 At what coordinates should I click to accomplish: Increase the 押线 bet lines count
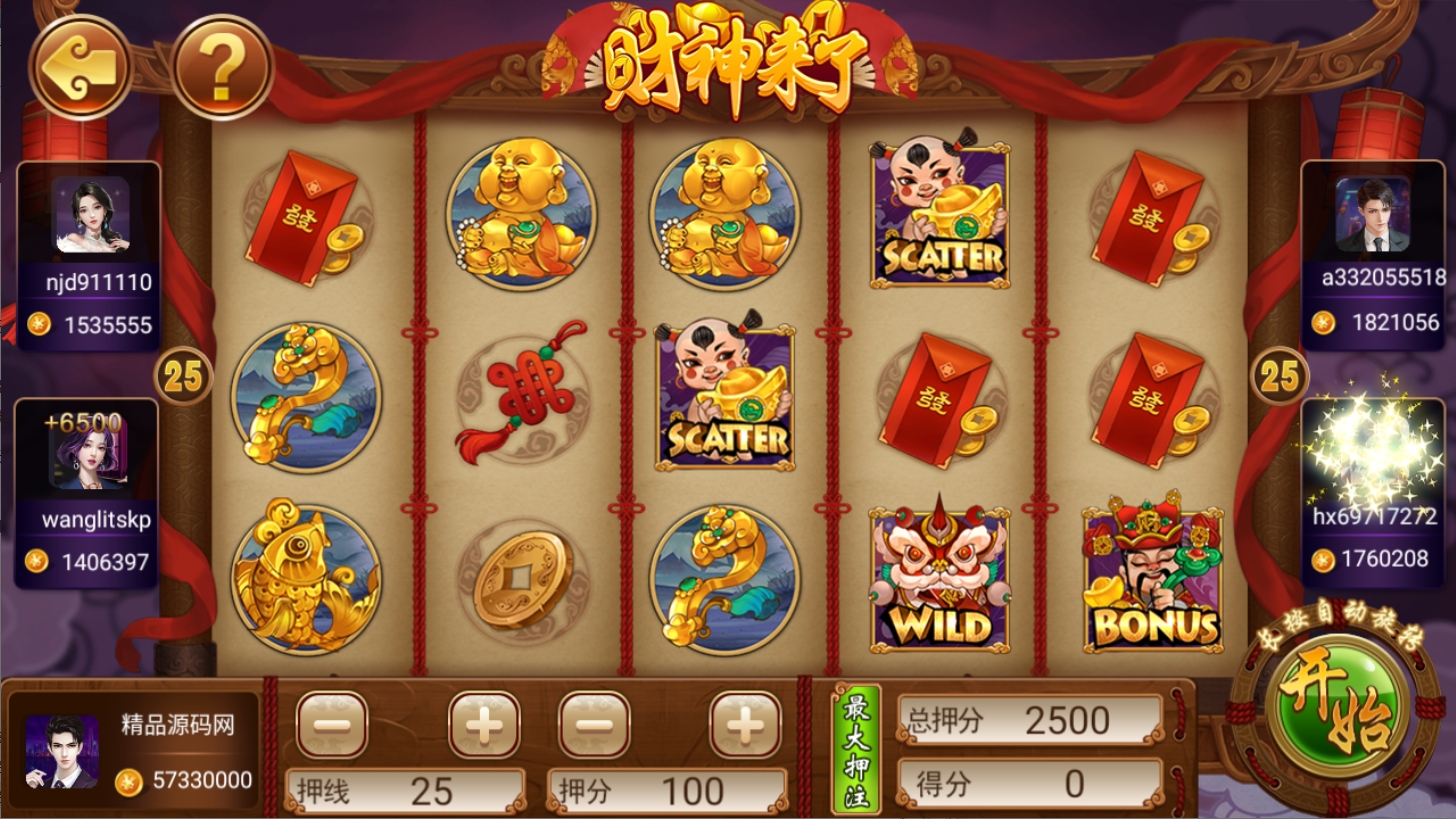pos(484,724)
